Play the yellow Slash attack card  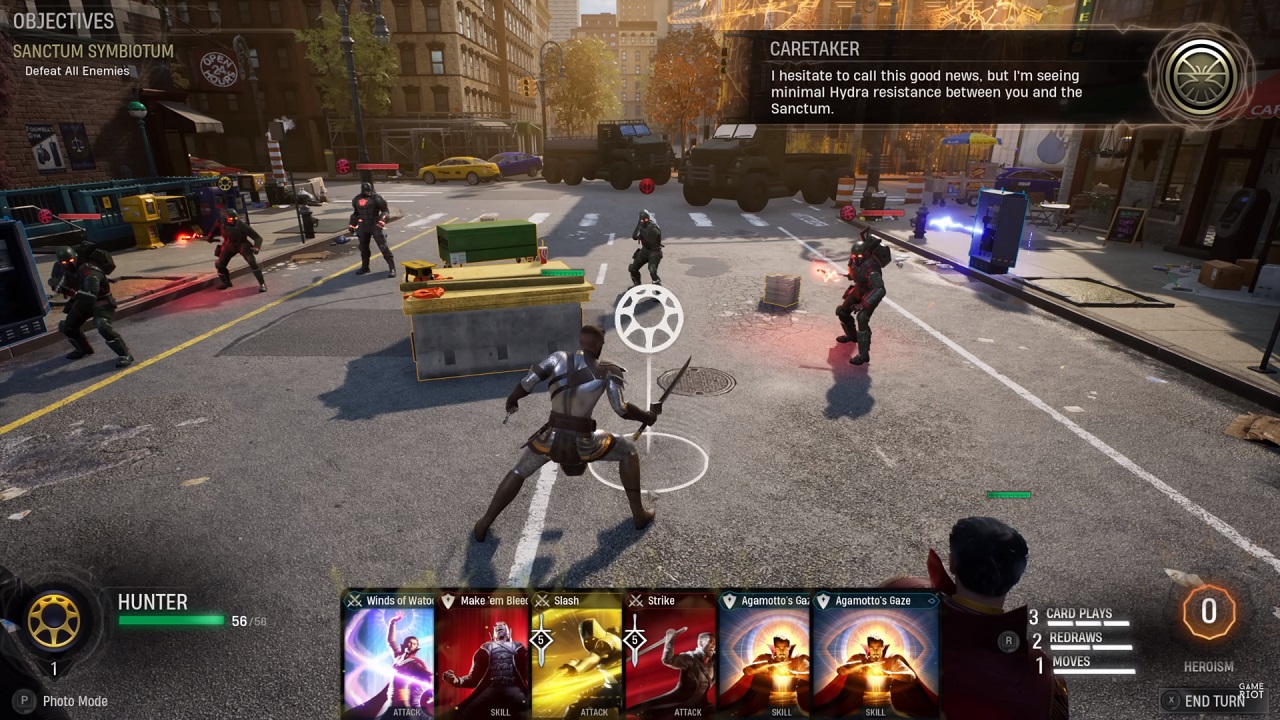pyautogui.click(x=578, y=655)
